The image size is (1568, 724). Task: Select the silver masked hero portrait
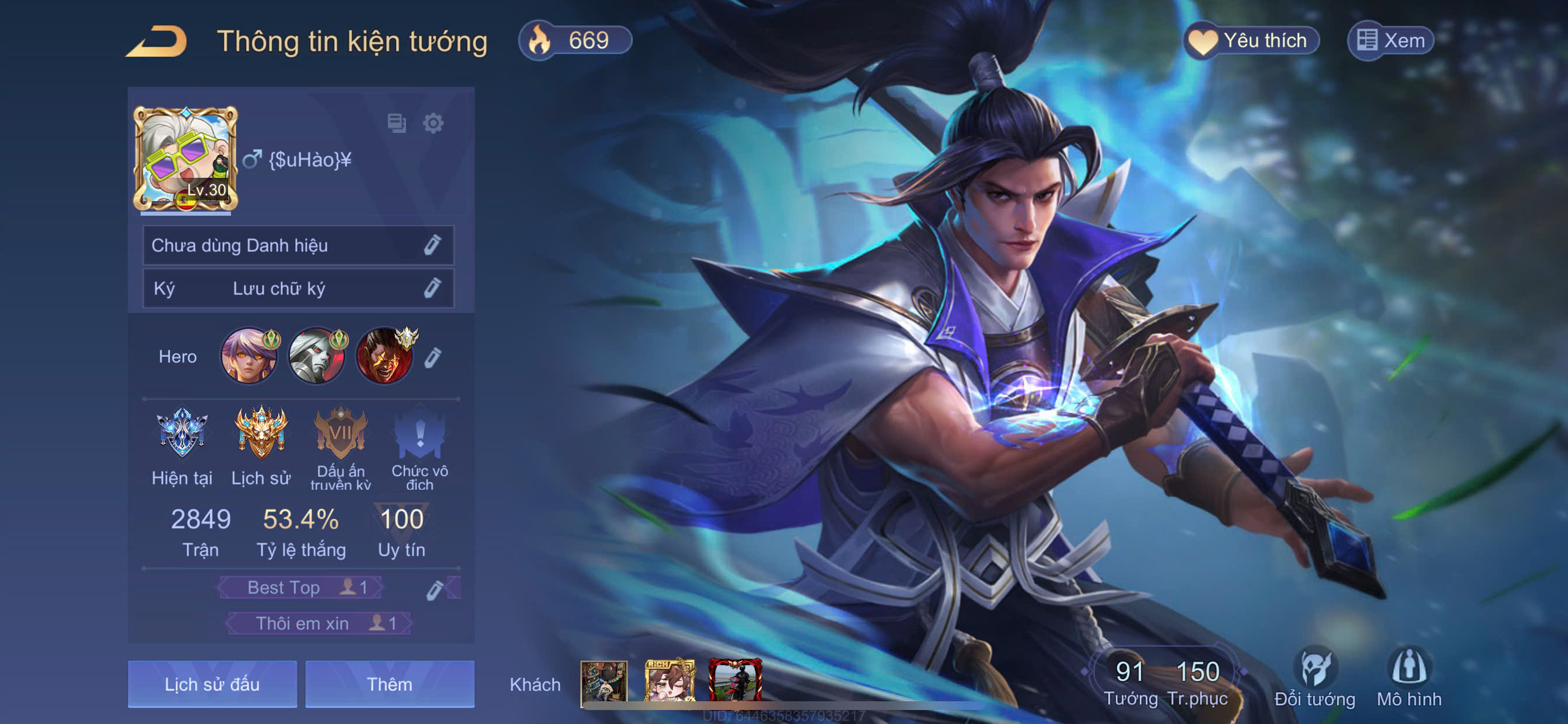(317, 357)
